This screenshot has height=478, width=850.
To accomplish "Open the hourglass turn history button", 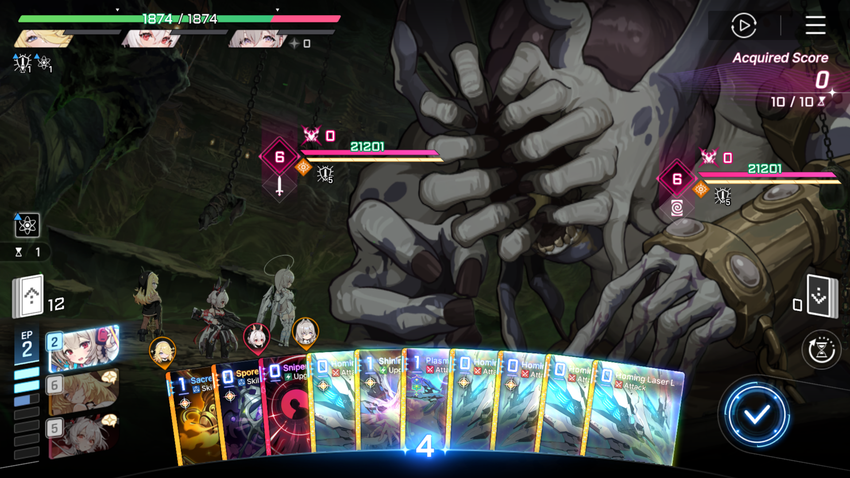I will (822, 350).
